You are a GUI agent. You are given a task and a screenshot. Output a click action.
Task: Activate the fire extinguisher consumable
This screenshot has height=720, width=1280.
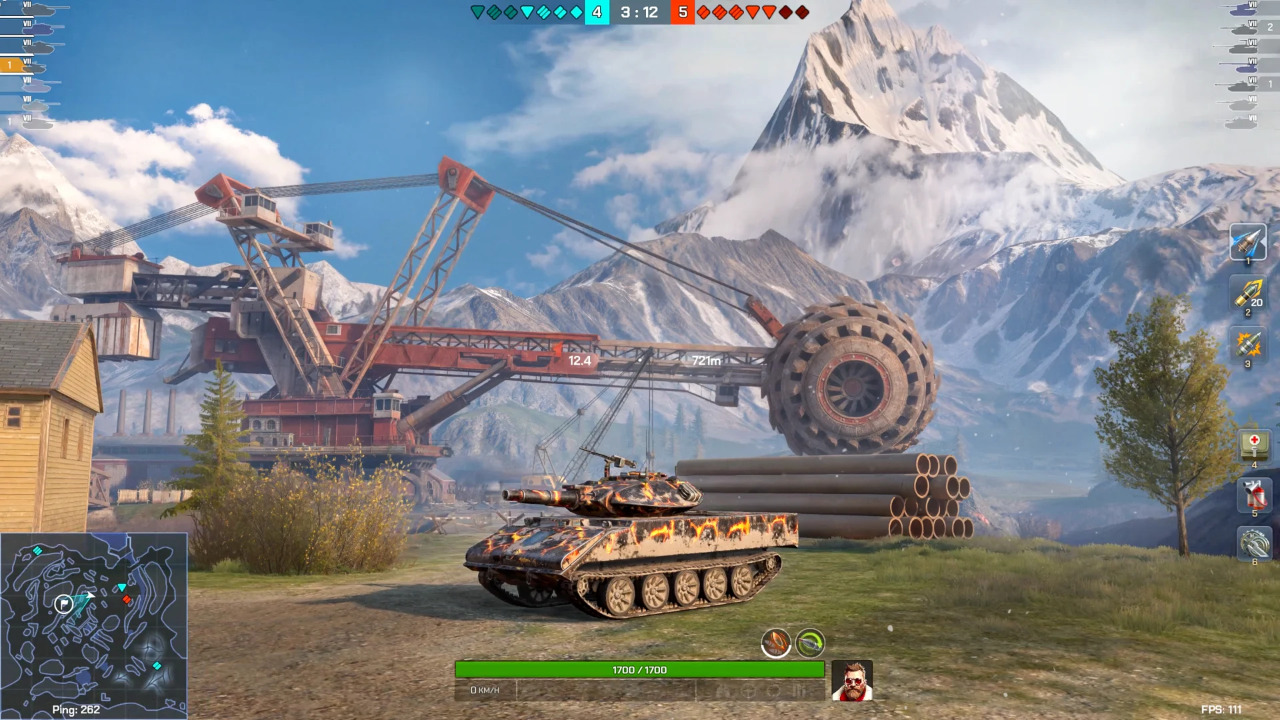click(1254, 494)
